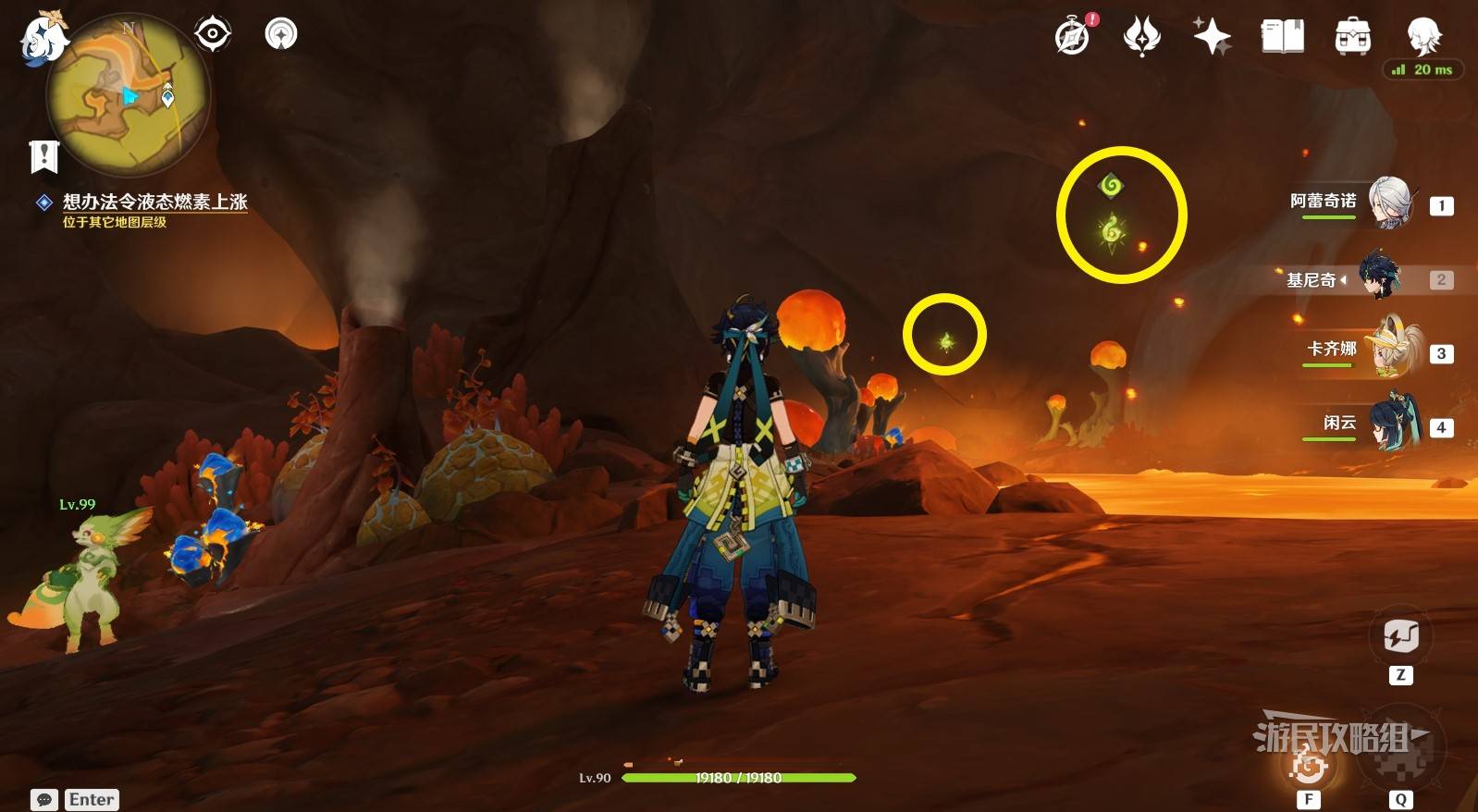Open the character silhouette menu icon

(x=1423, y=36)
